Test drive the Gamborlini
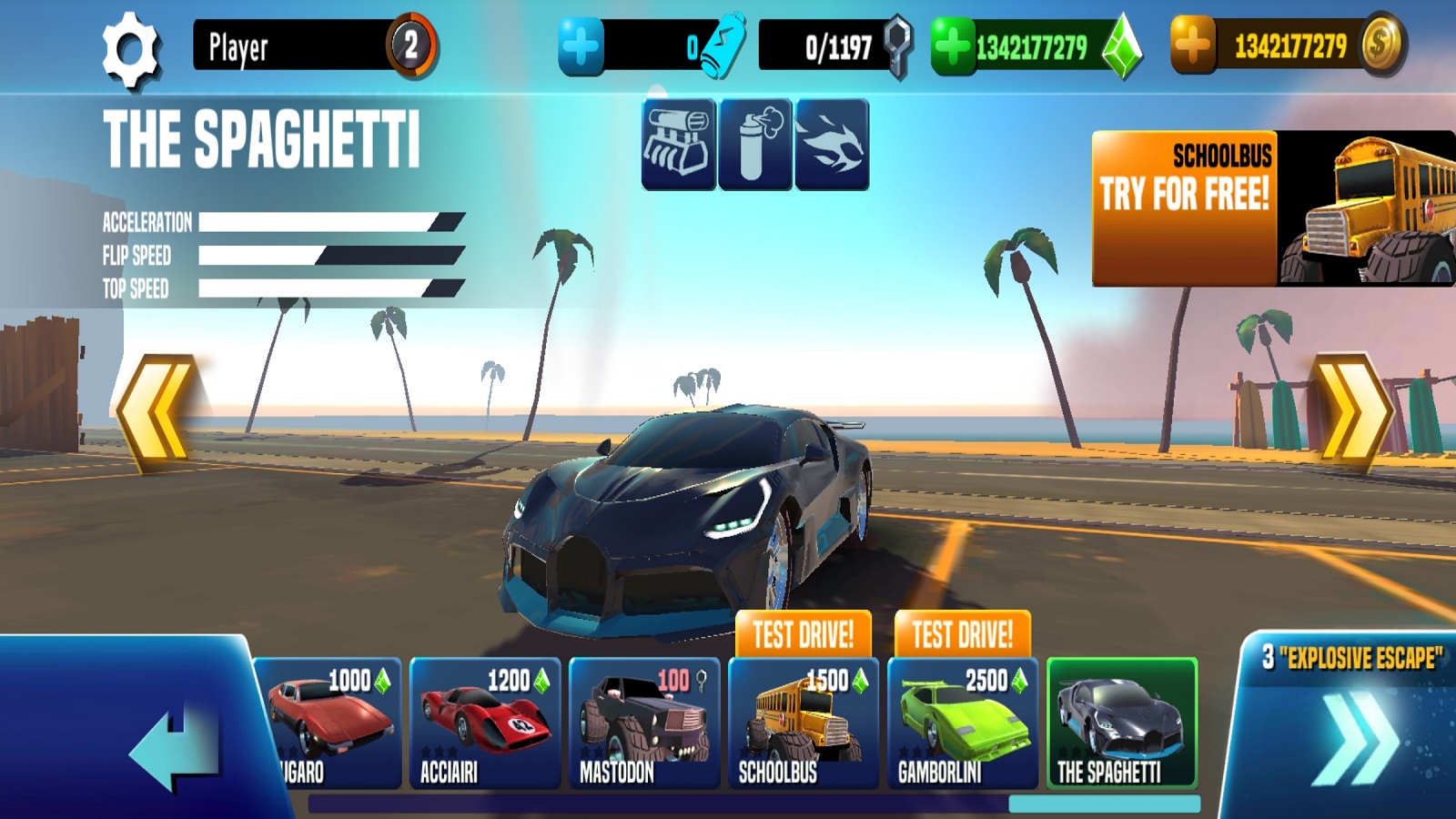 [x=962, y=634]
